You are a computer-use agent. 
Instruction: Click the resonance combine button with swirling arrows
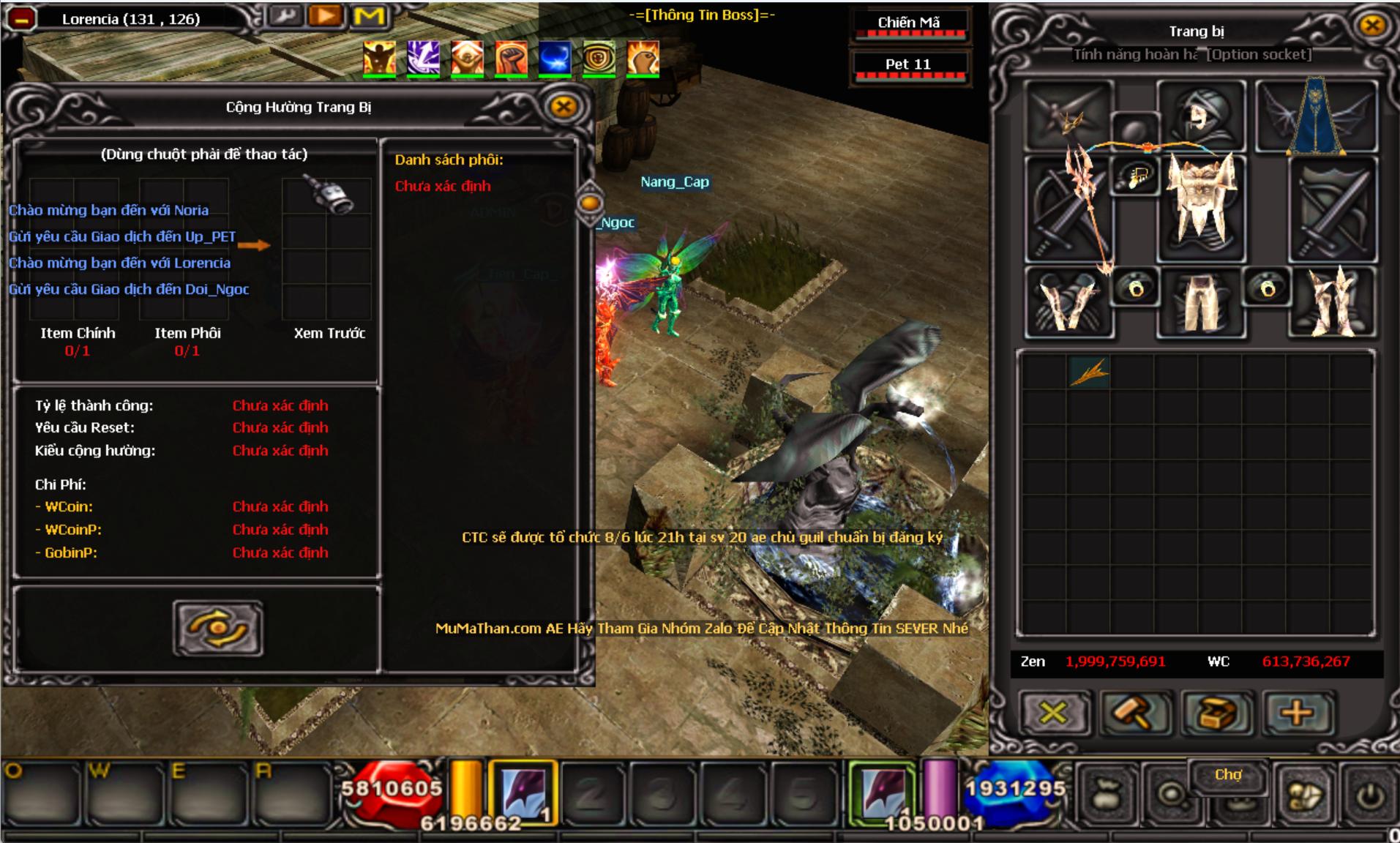(x=218, y=628)
